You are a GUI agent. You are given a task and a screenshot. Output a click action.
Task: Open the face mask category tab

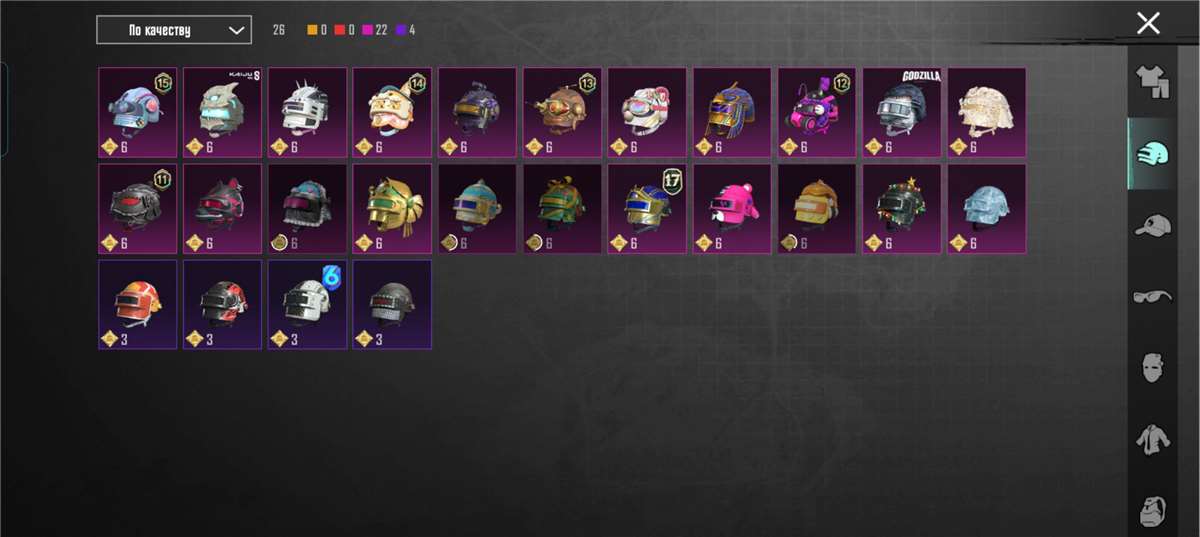[x=1153, y=366]
